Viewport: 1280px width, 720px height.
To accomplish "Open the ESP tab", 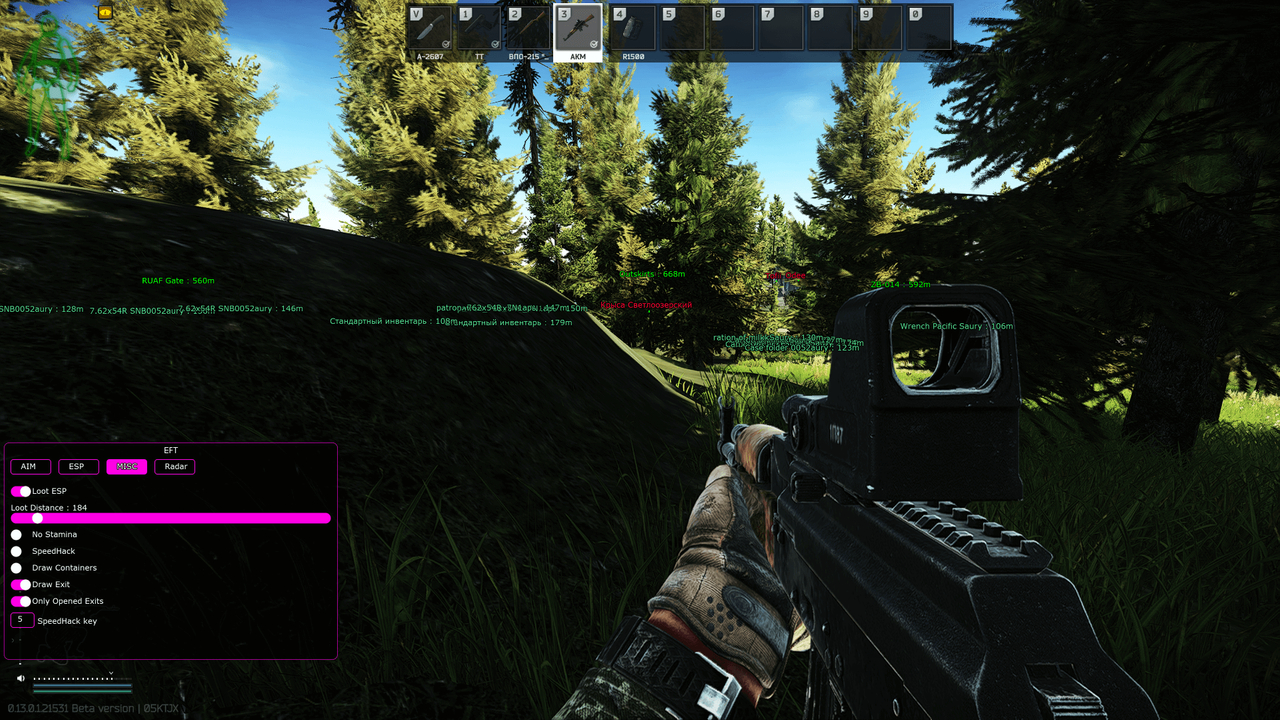I will 77,466.
